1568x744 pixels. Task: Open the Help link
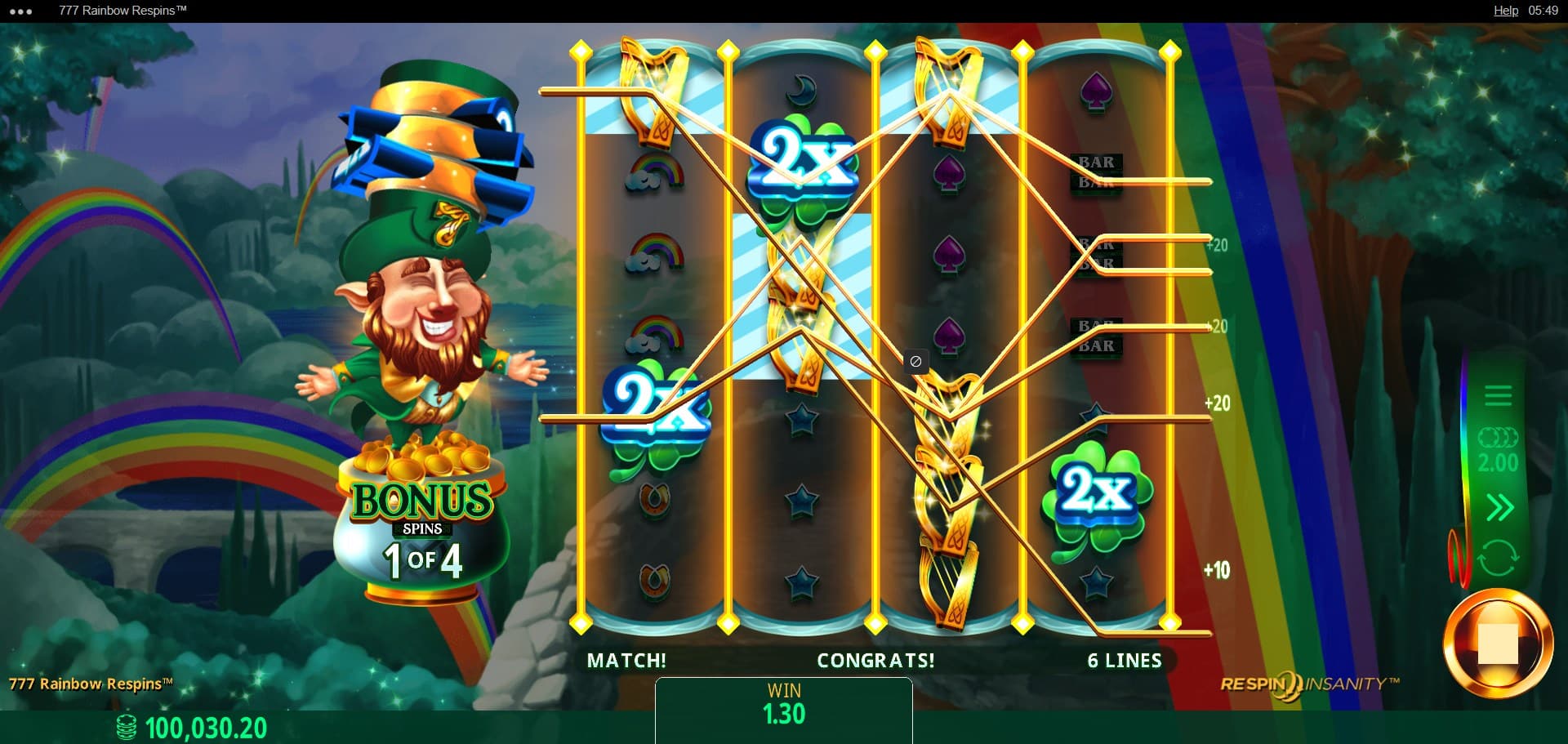1505,11
